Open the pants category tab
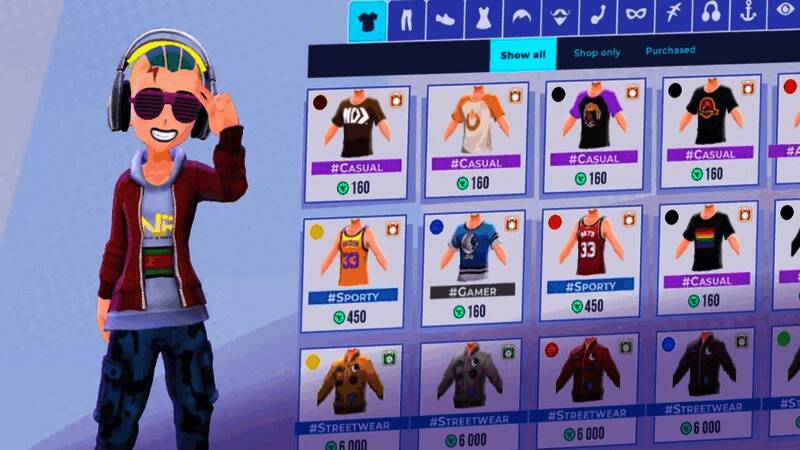Viewport: 800px width, 450px height. point(407,20)
